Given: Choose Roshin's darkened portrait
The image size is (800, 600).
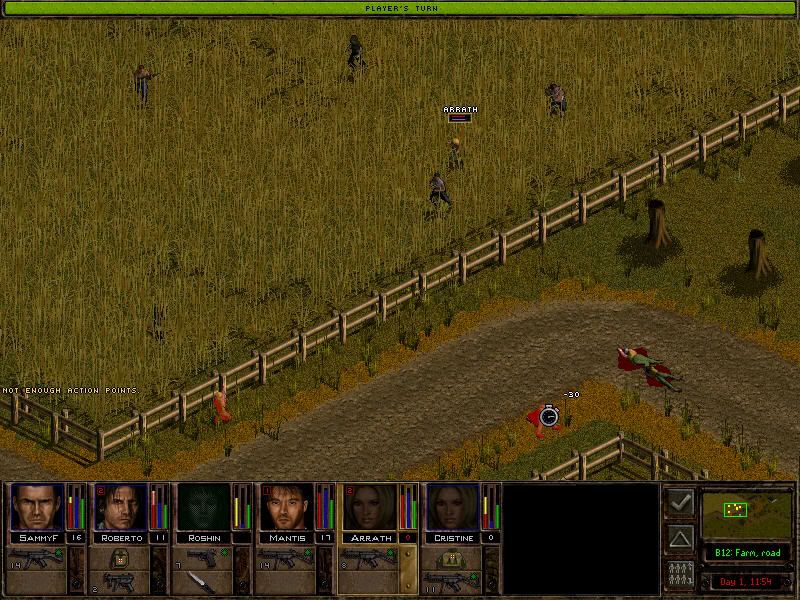Looking at the screenshot, I should (x=204, y=507).
